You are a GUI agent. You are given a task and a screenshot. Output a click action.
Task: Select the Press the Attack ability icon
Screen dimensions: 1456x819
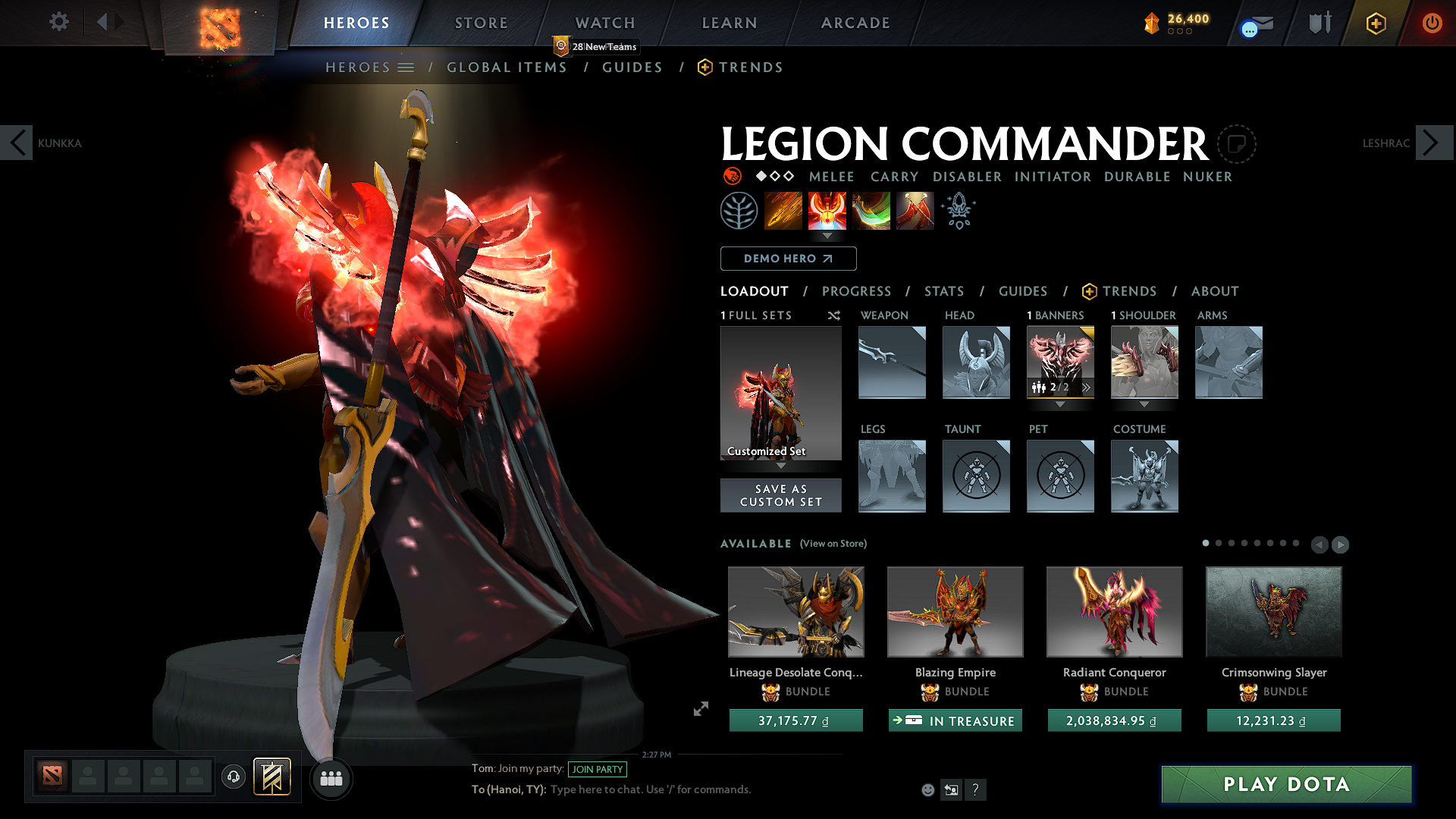tap(828, 210)
